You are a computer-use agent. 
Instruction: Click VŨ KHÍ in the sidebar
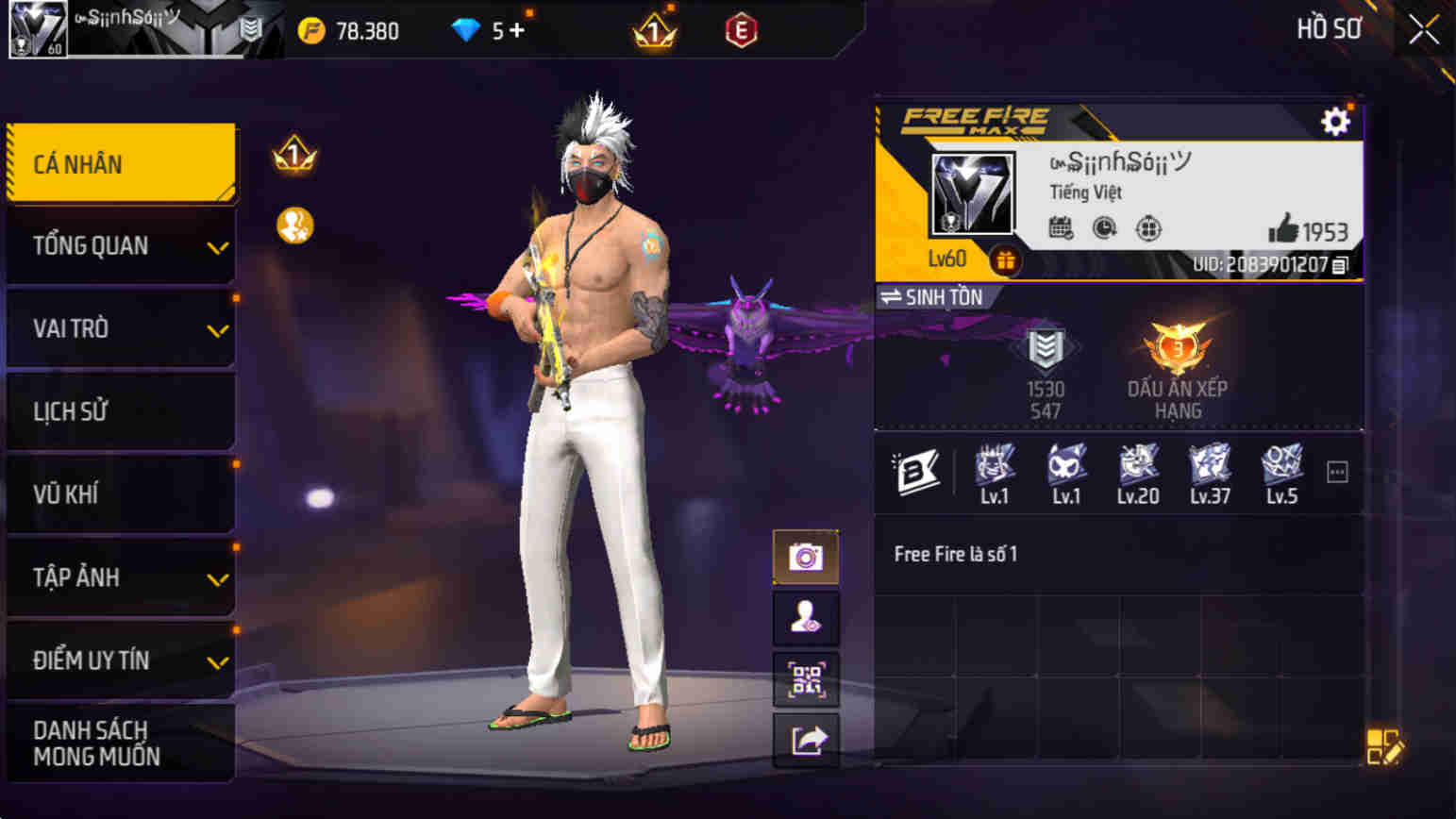120,494
